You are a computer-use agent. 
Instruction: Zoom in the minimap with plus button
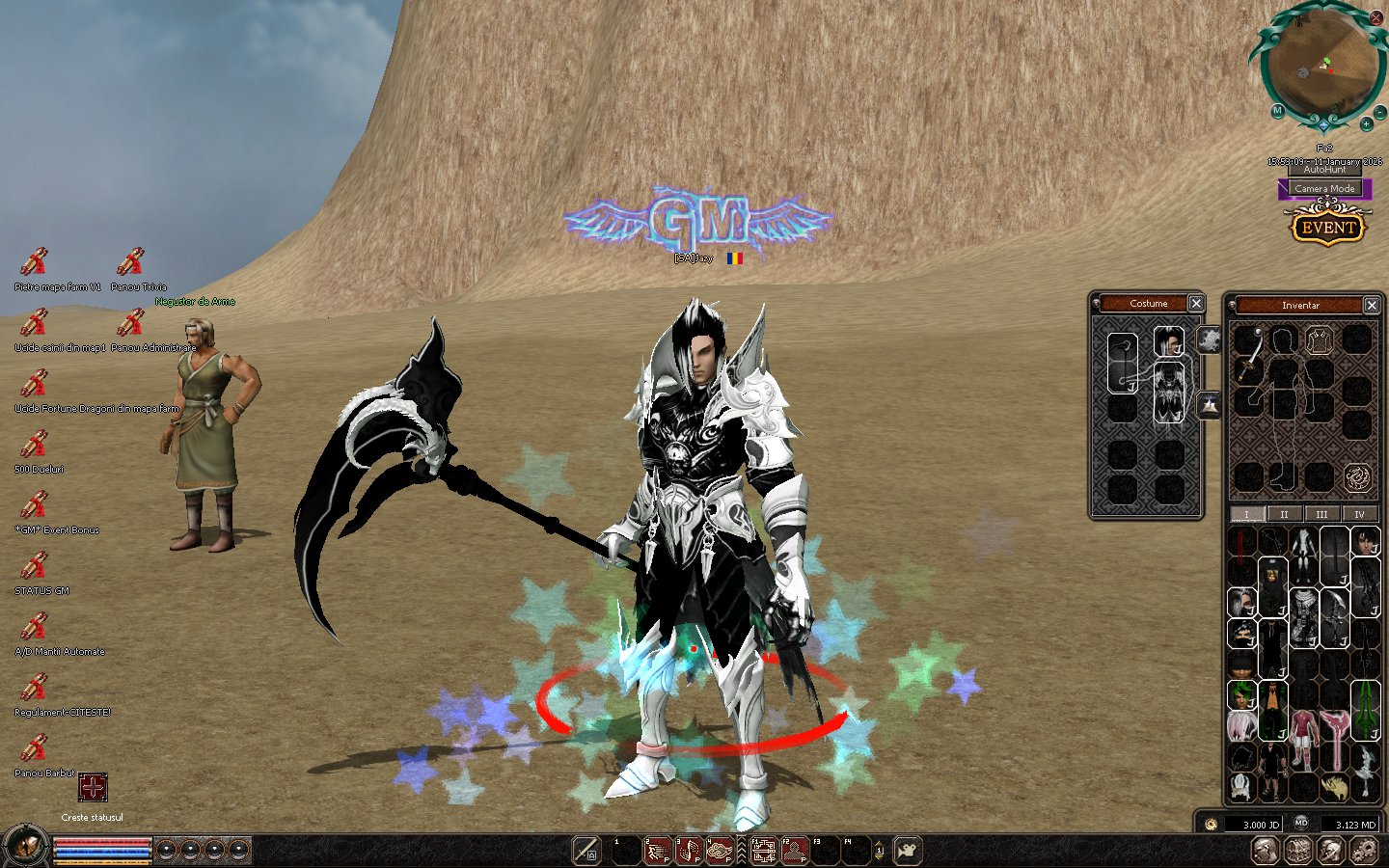tap(1366, 124)
